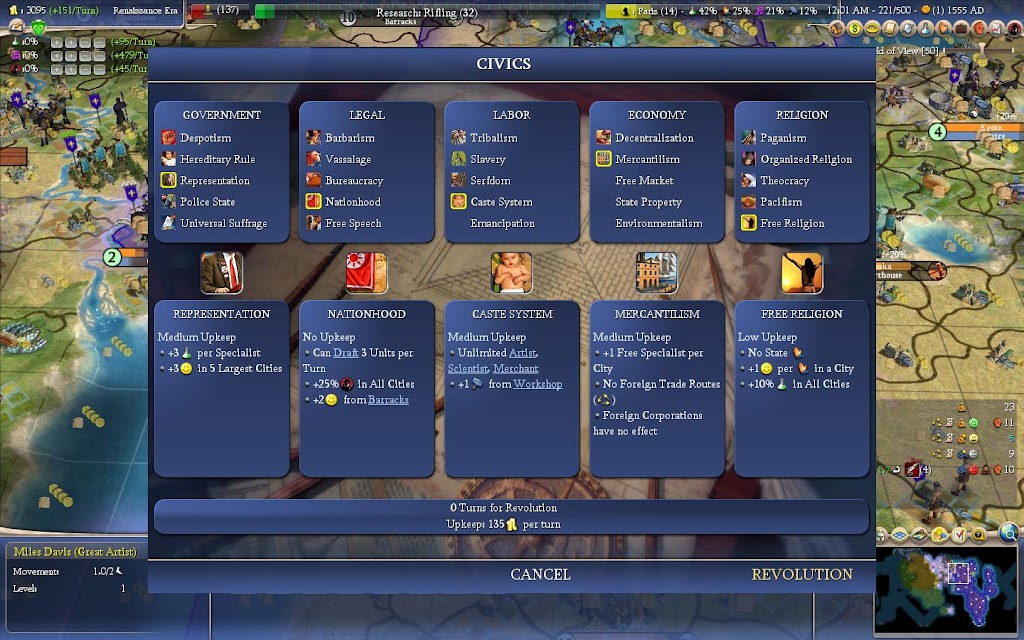Choose Slavery labor civic
This screenshot has height=640, width=1024.
coord(488,159)
